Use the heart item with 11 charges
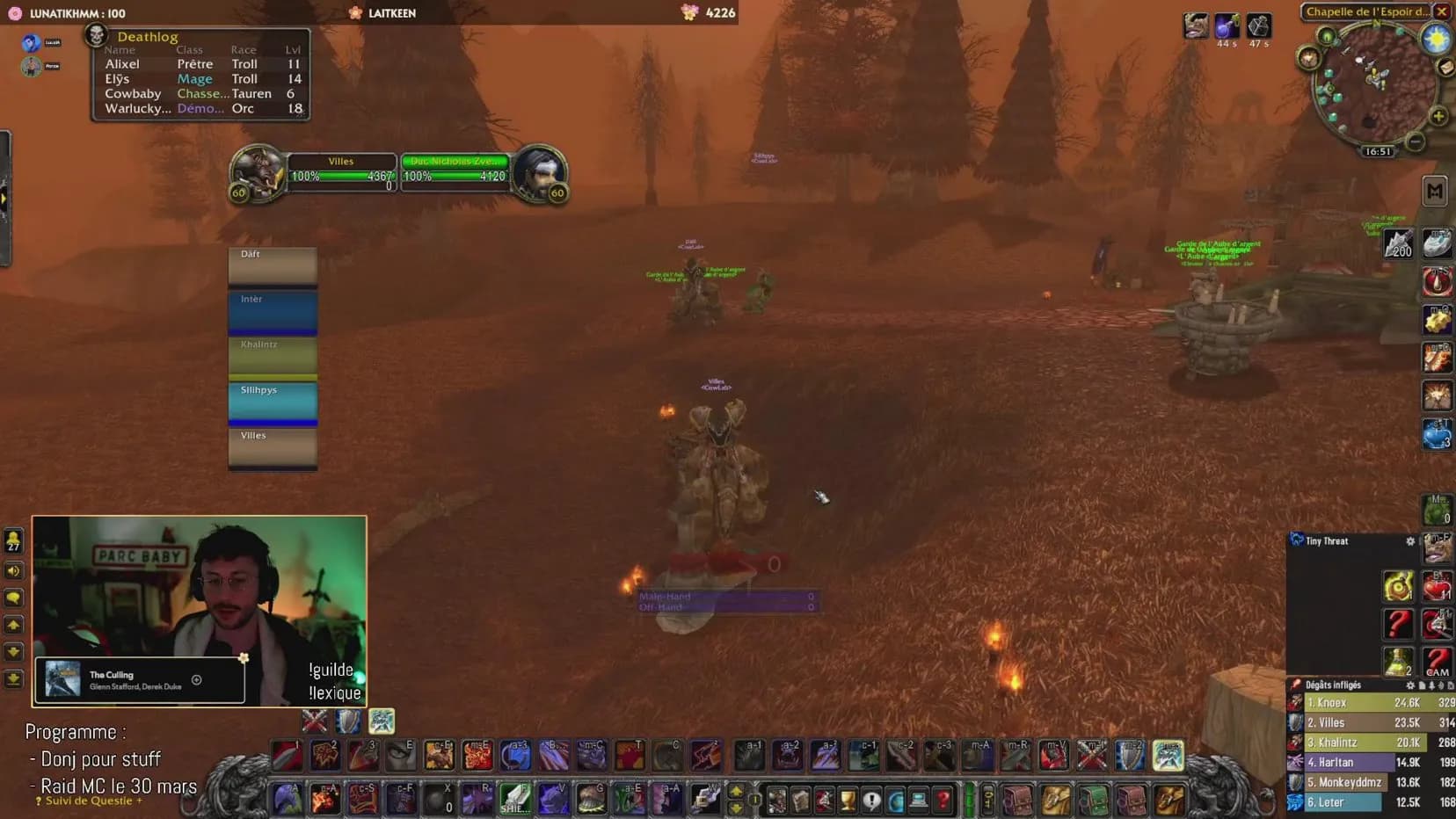Image resolution: width=1456 pixels, height=819 pixels. click(x=1437, y=586)
